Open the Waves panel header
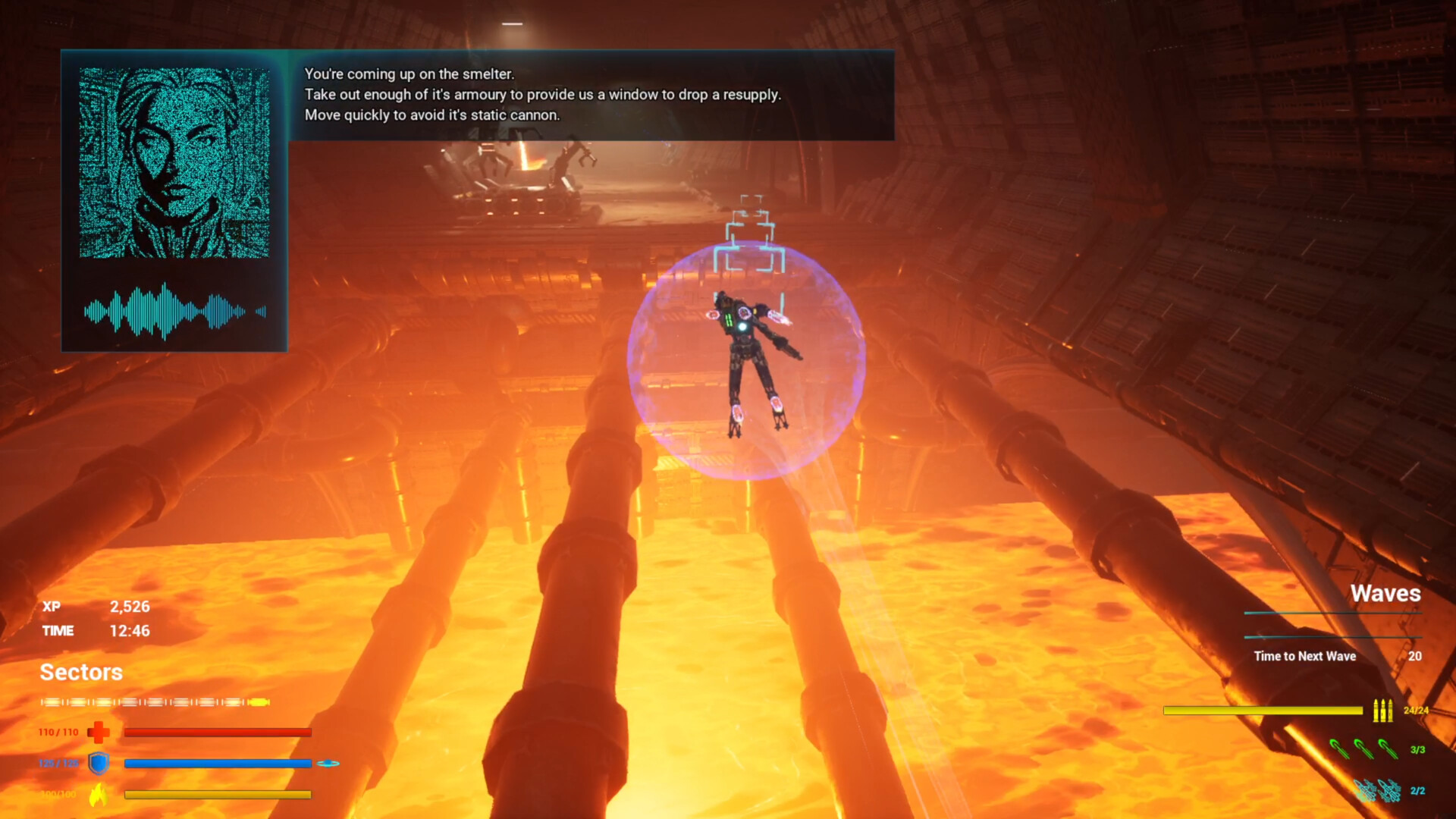 click(x=1387, y=595)
